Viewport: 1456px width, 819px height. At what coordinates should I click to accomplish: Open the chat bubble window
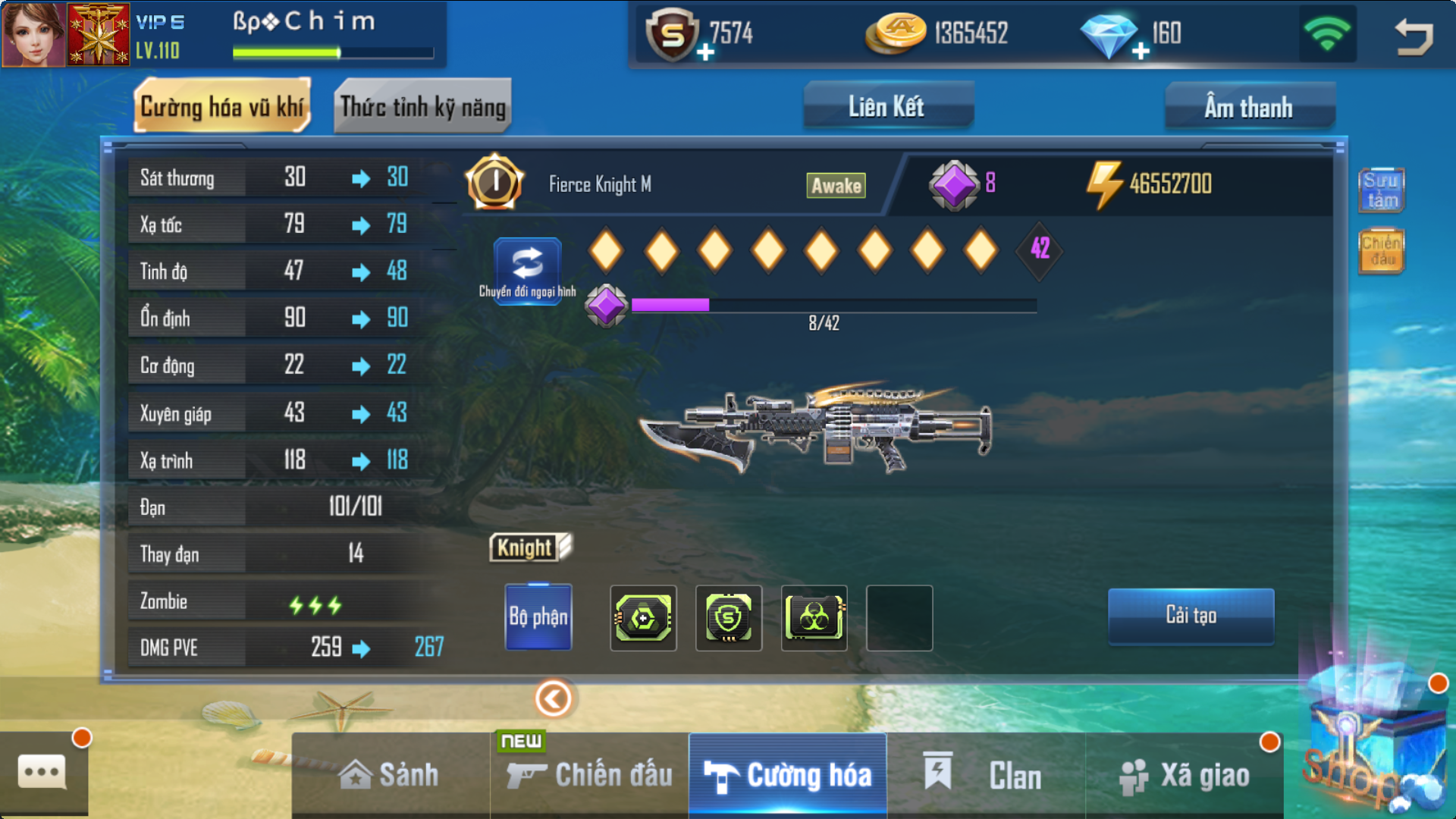pos(42,773)
